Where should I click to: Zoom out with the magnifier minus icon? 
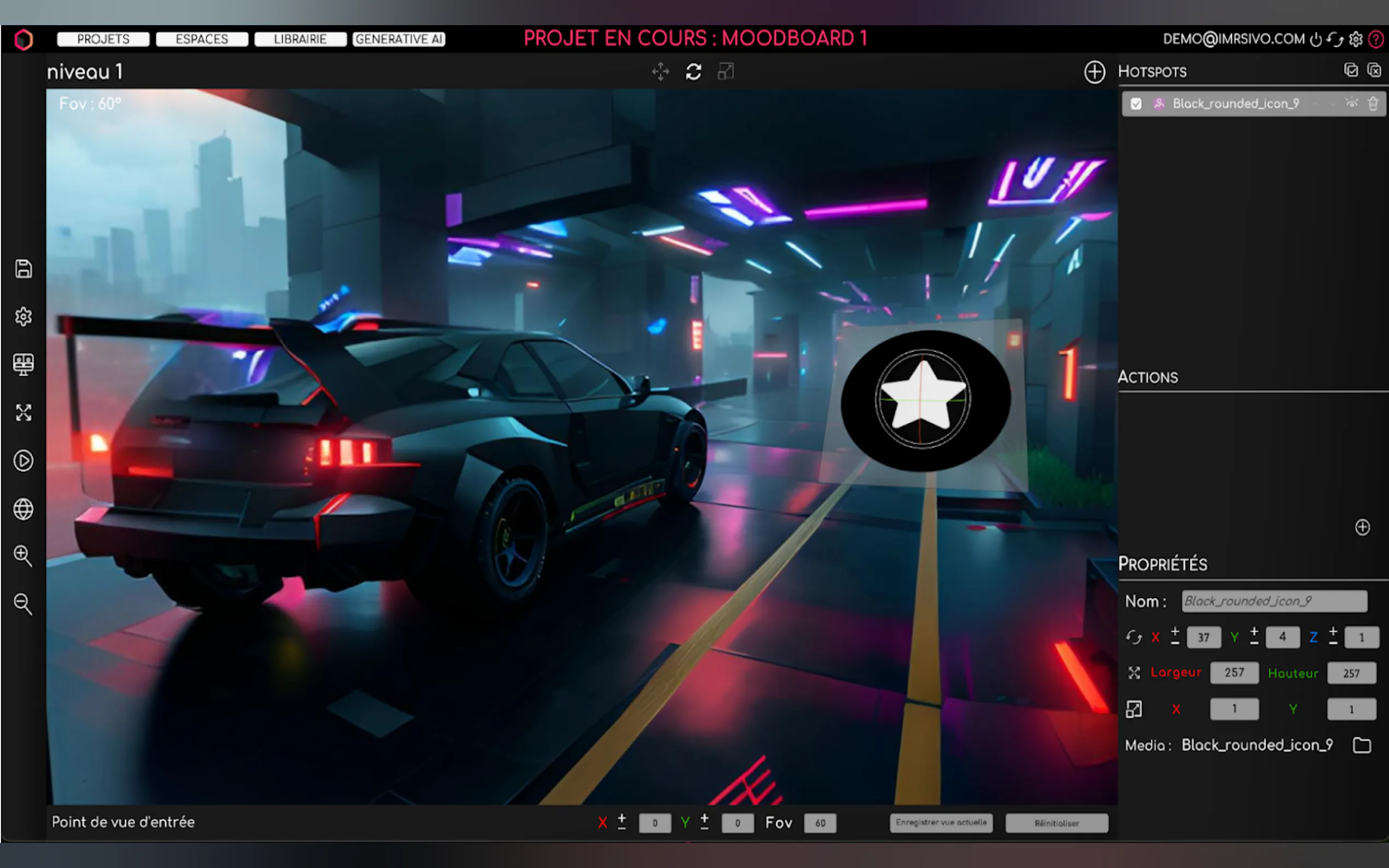(x=23, y=604)
